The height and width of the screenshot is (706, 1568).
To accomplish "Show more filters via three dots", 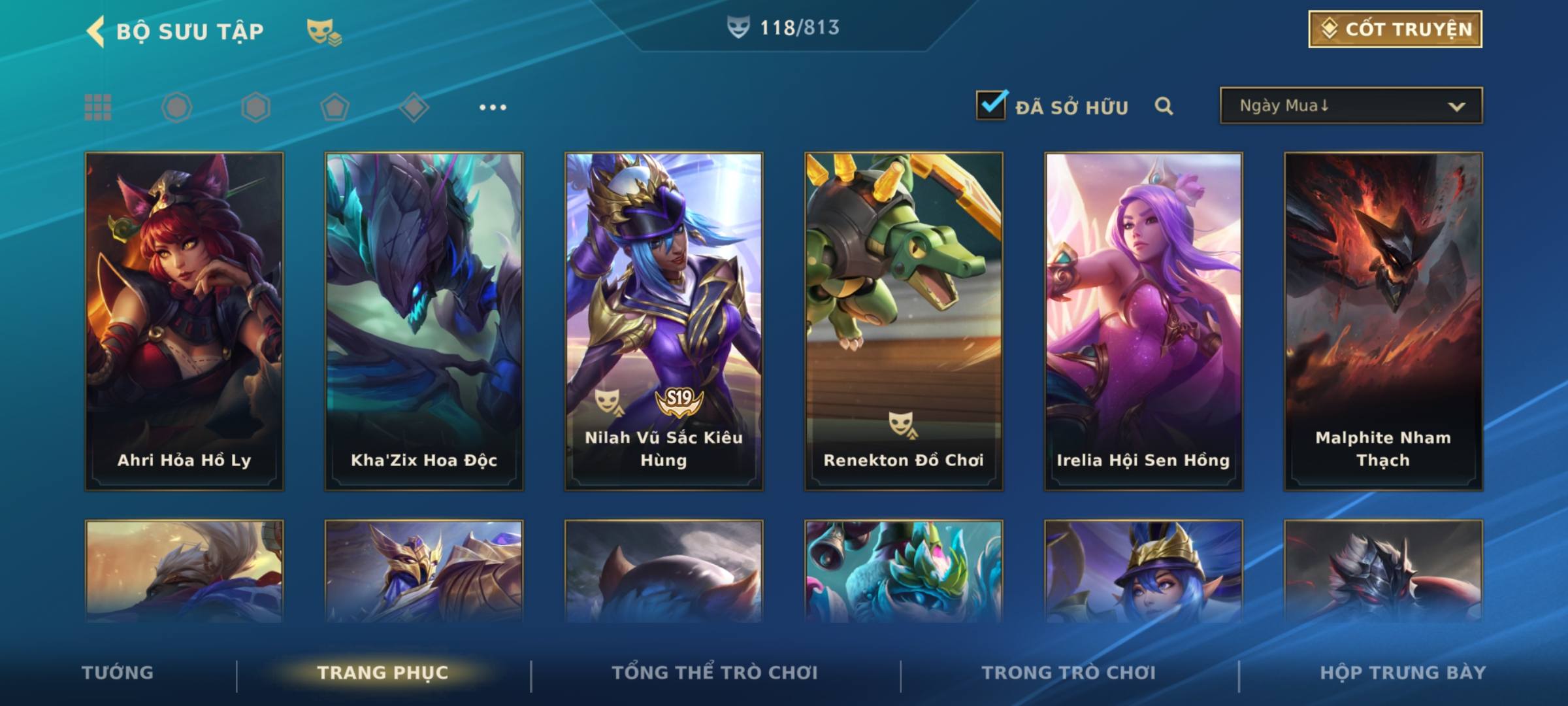I will (x=493, y=107).
